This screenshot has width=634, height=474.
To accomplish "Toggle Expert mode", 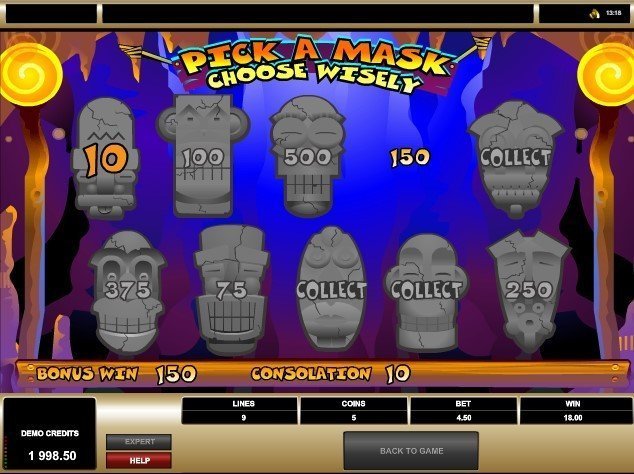I will click(139, 441).
